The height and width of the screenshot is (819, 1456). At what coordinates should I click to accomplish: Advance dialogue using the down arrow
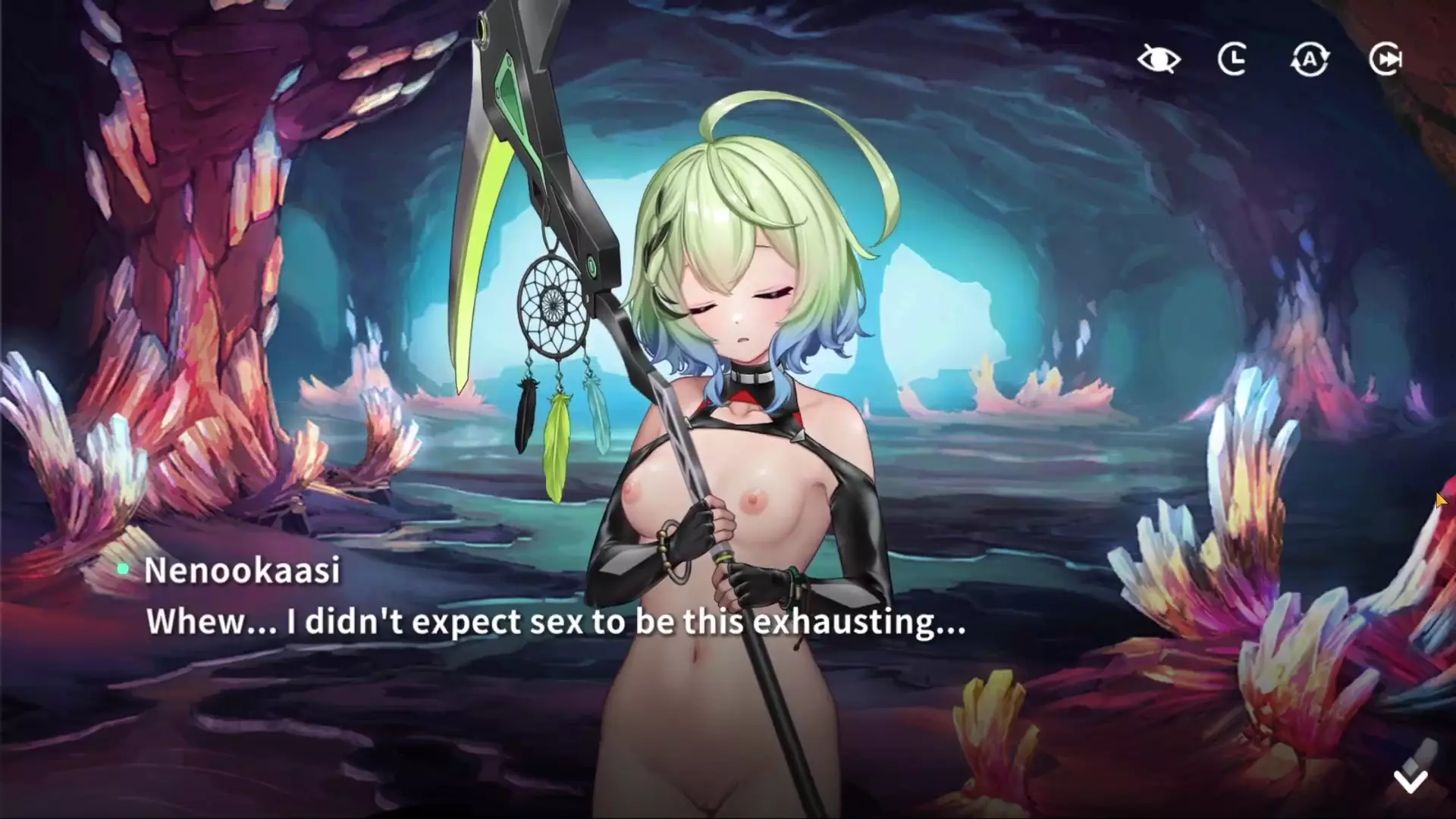point(1410,780)
